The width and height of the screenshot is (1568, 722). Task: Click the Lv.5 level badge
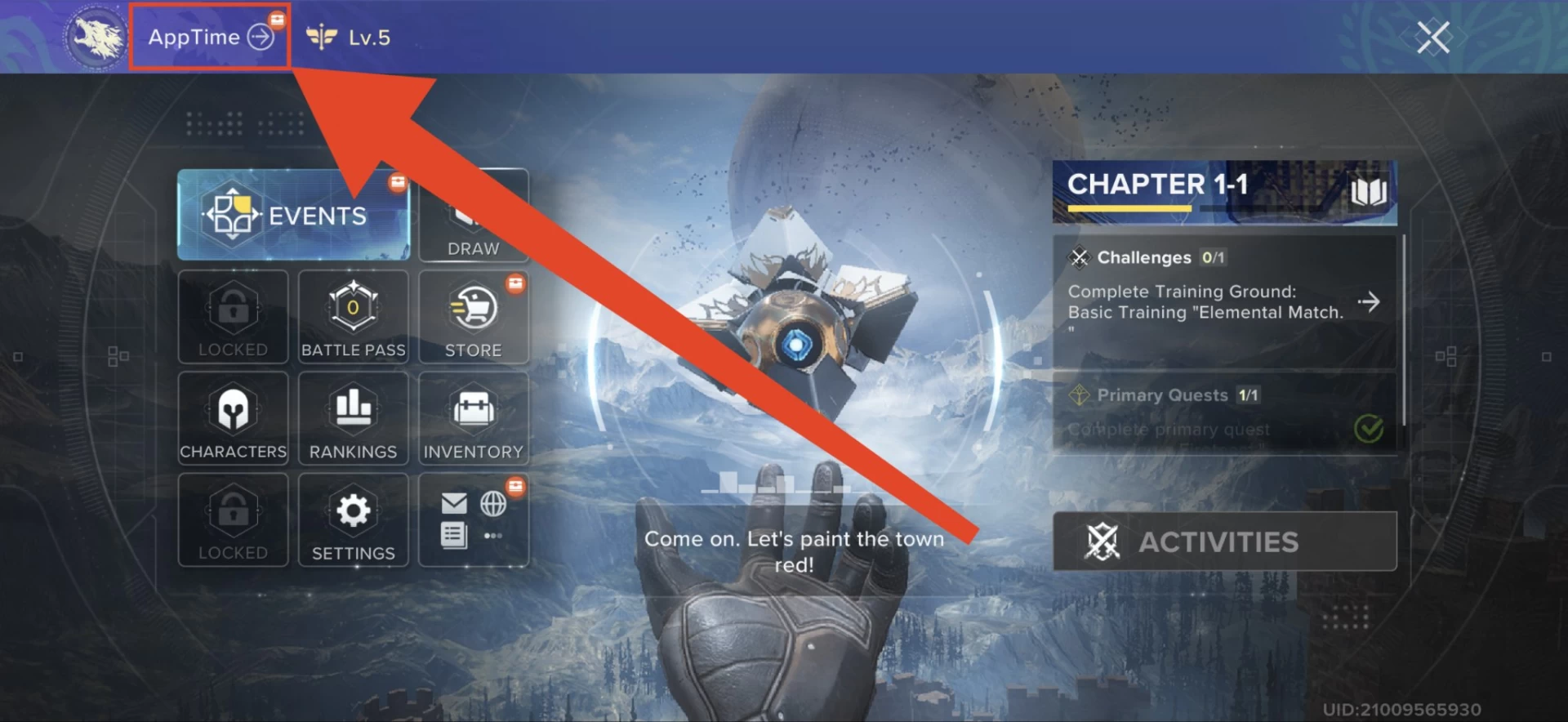[350, 38]
